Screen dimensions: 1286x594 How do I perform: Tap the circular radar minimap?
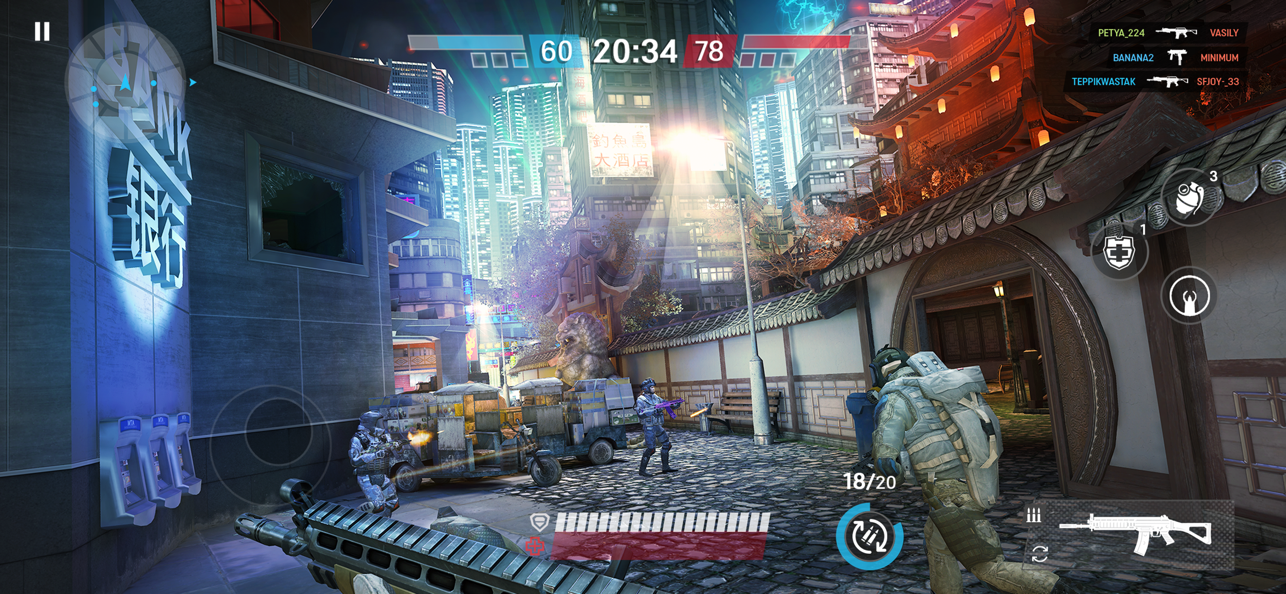(124, 82)
